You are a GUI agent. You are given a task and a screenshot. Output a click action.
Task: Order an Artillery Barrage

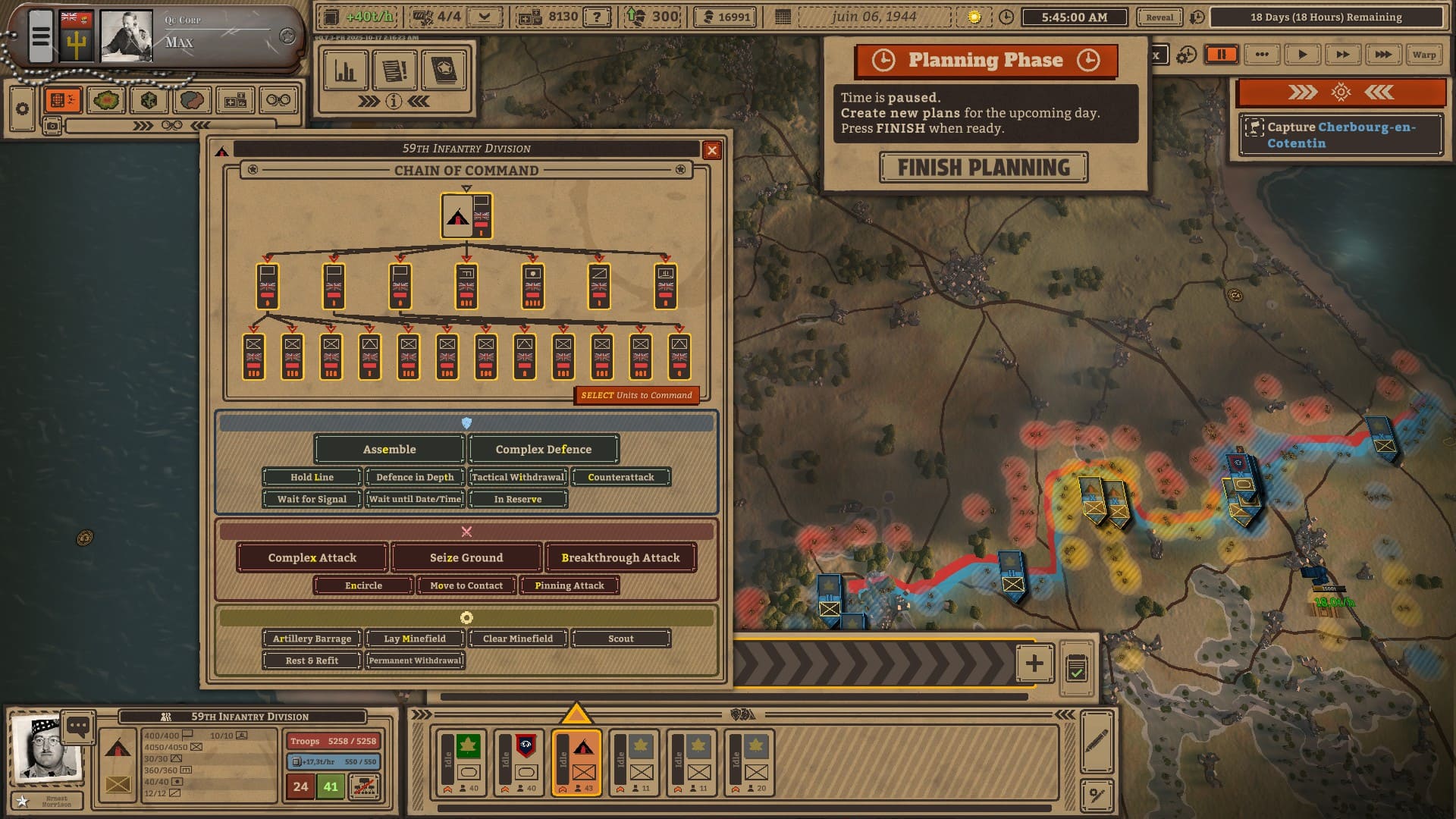tap(312, 639)
